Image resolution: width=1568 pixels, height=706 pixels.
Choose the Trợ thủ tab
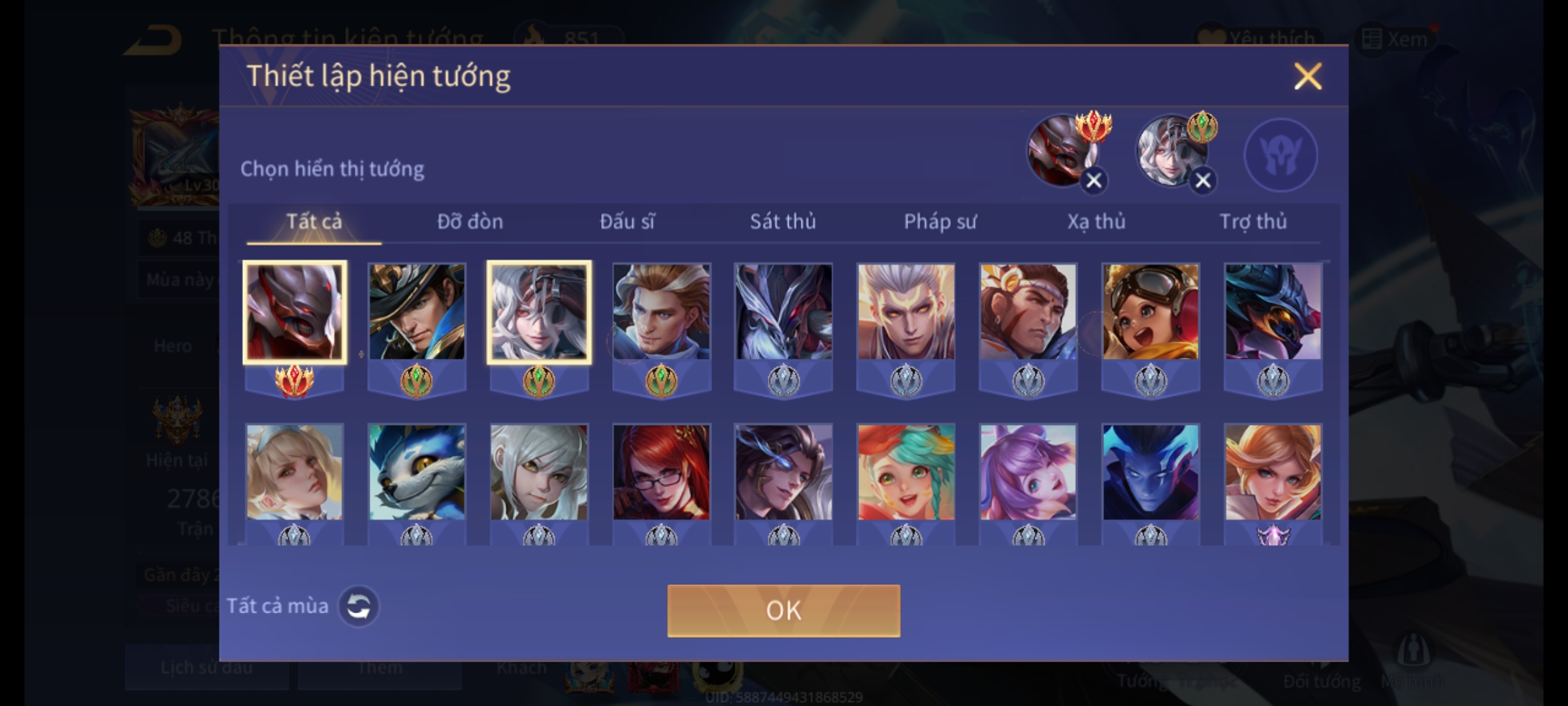tap(1253, 222)
